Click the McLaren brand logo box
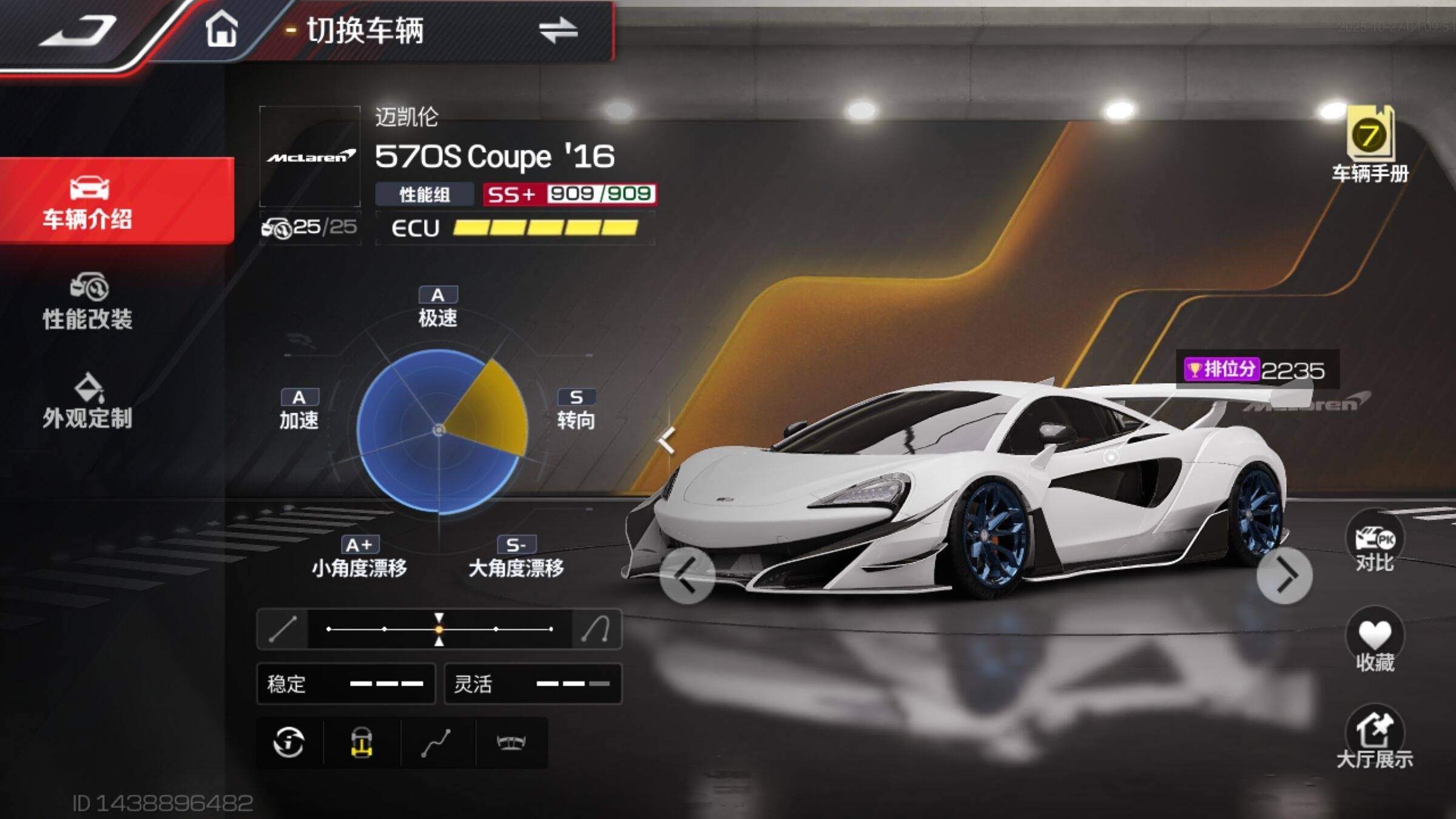1456x819 pixels. [310, 157]
